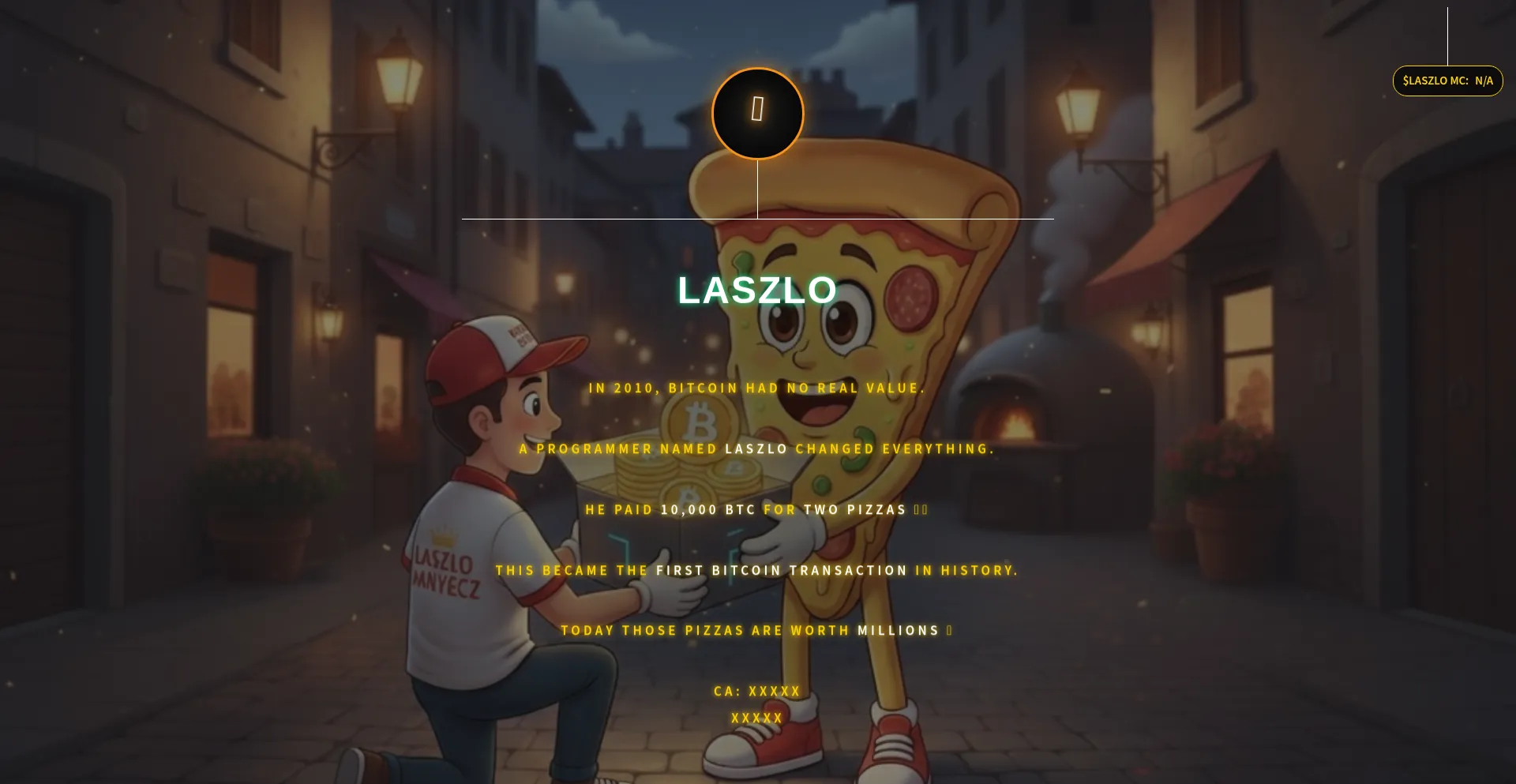The height and width of the screenshot is (784, 1516).
Task: Click the second "XXXXX" address line
Action: click(x=756, y=718)
